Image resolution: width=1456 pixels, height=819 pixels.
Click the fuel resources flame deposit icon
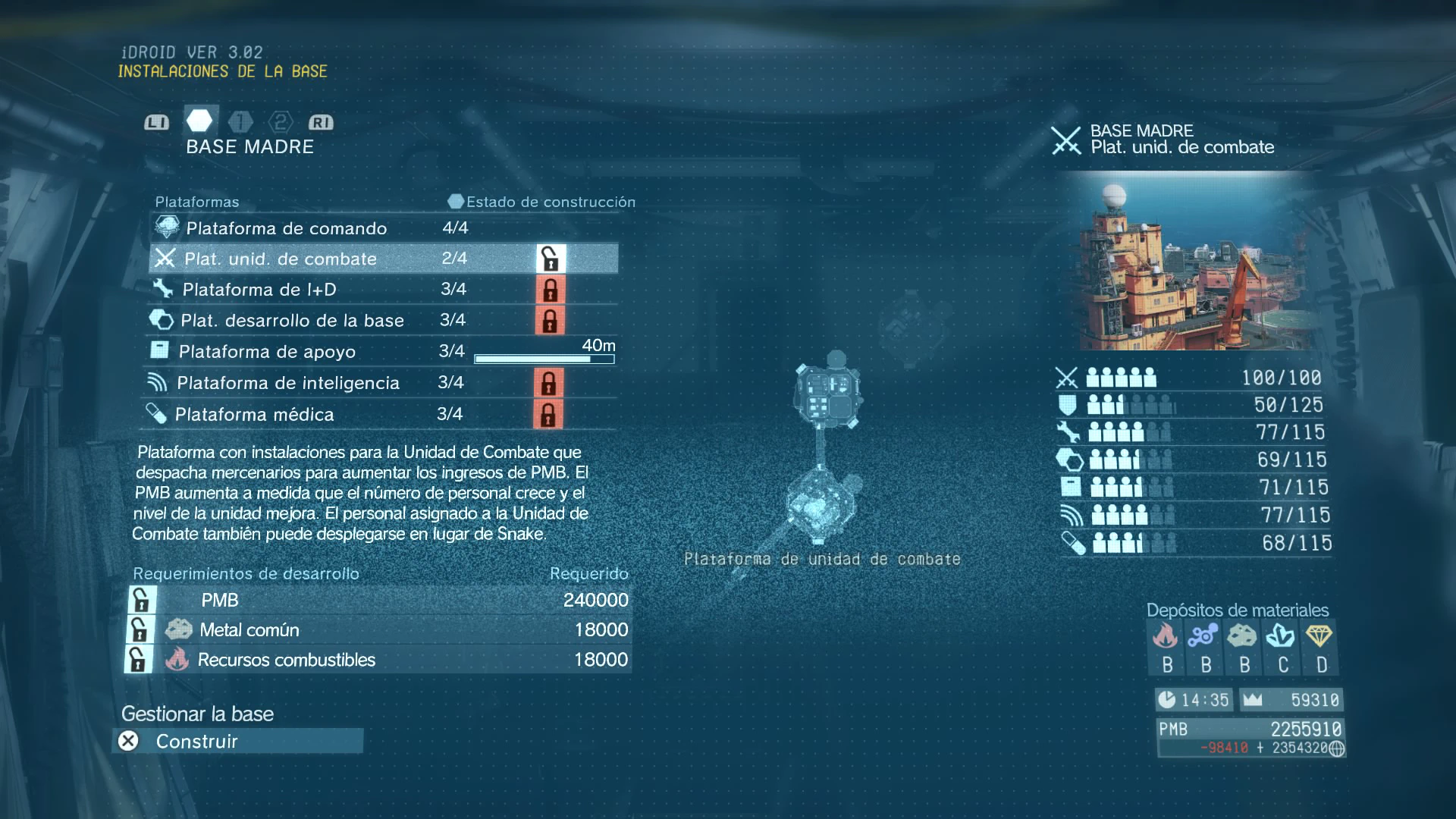[1166, 635]
